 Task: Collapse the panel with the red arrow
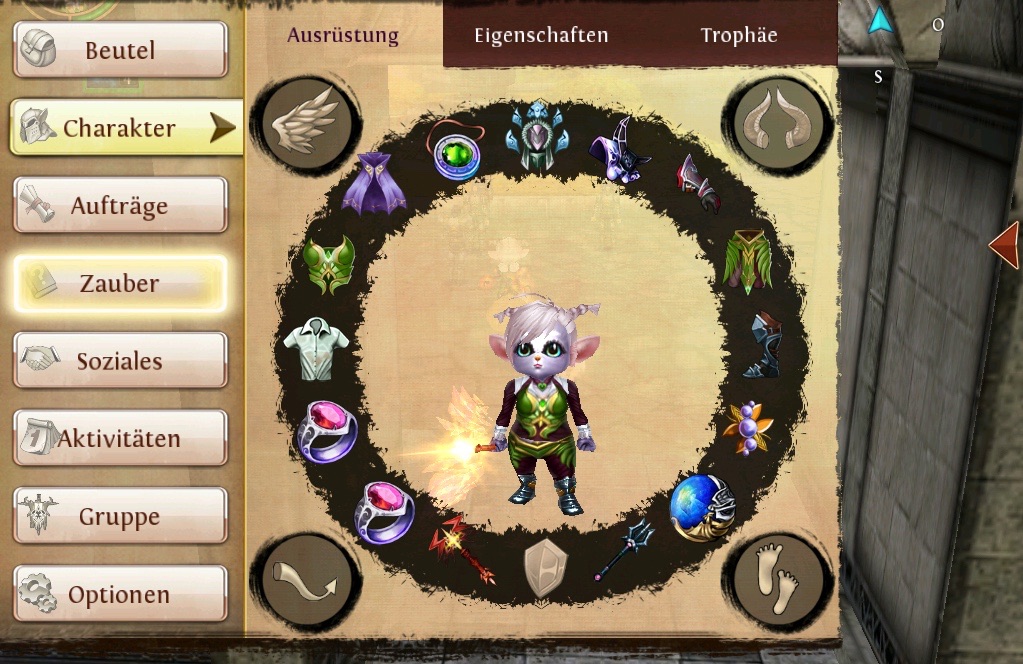pyautogui.click(x=1005, y=244)
